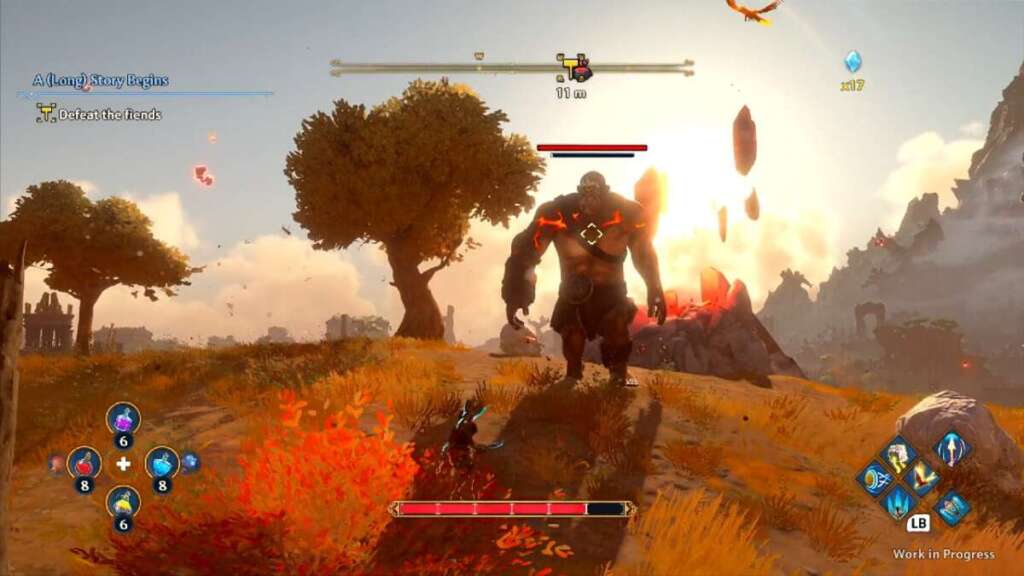Click the faded red pomegranate icon
Screen dimensions: 1024x576
(56, 463)
